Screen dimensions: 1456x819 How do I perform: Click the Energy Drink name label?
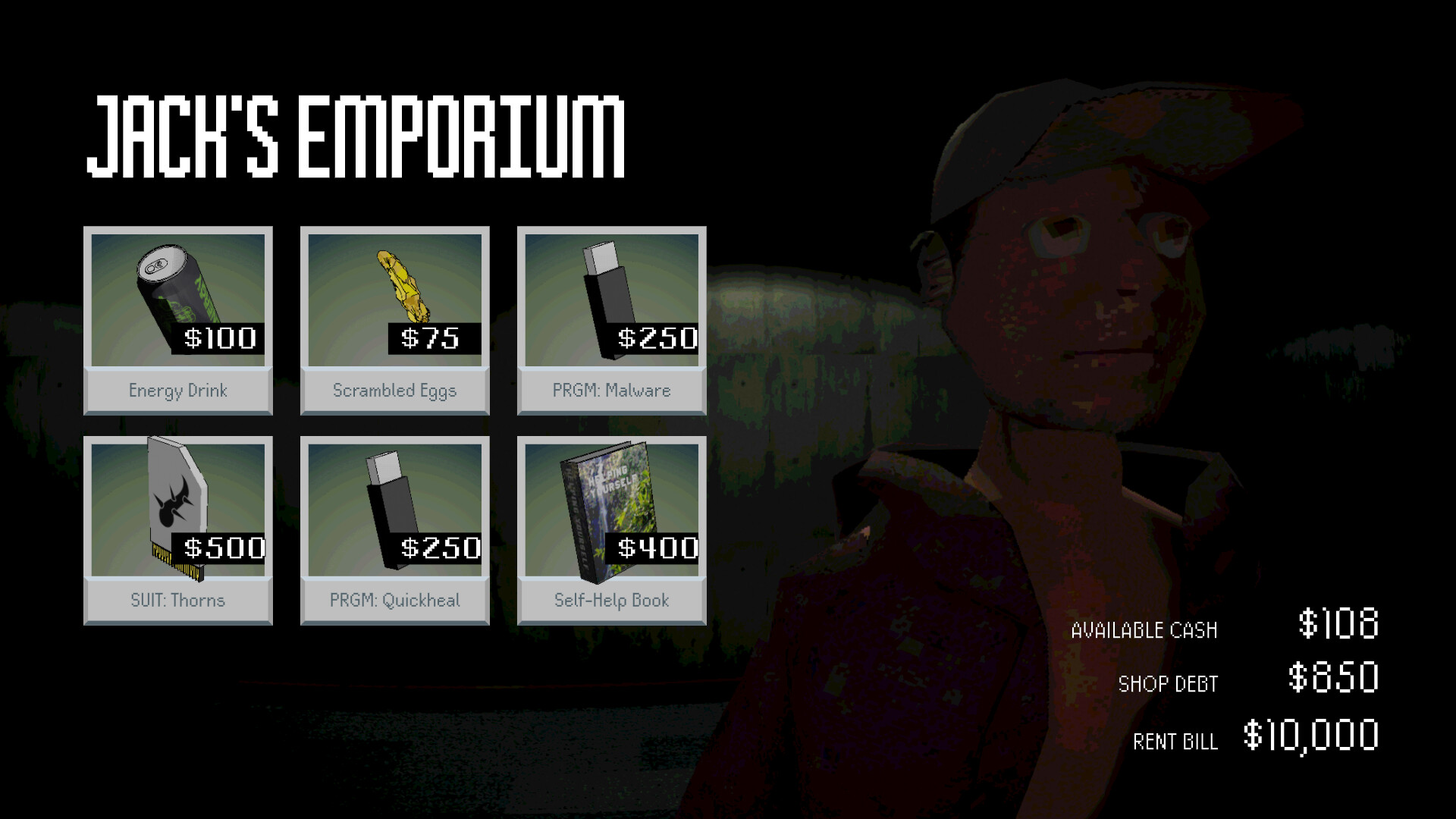pos(177,391)
